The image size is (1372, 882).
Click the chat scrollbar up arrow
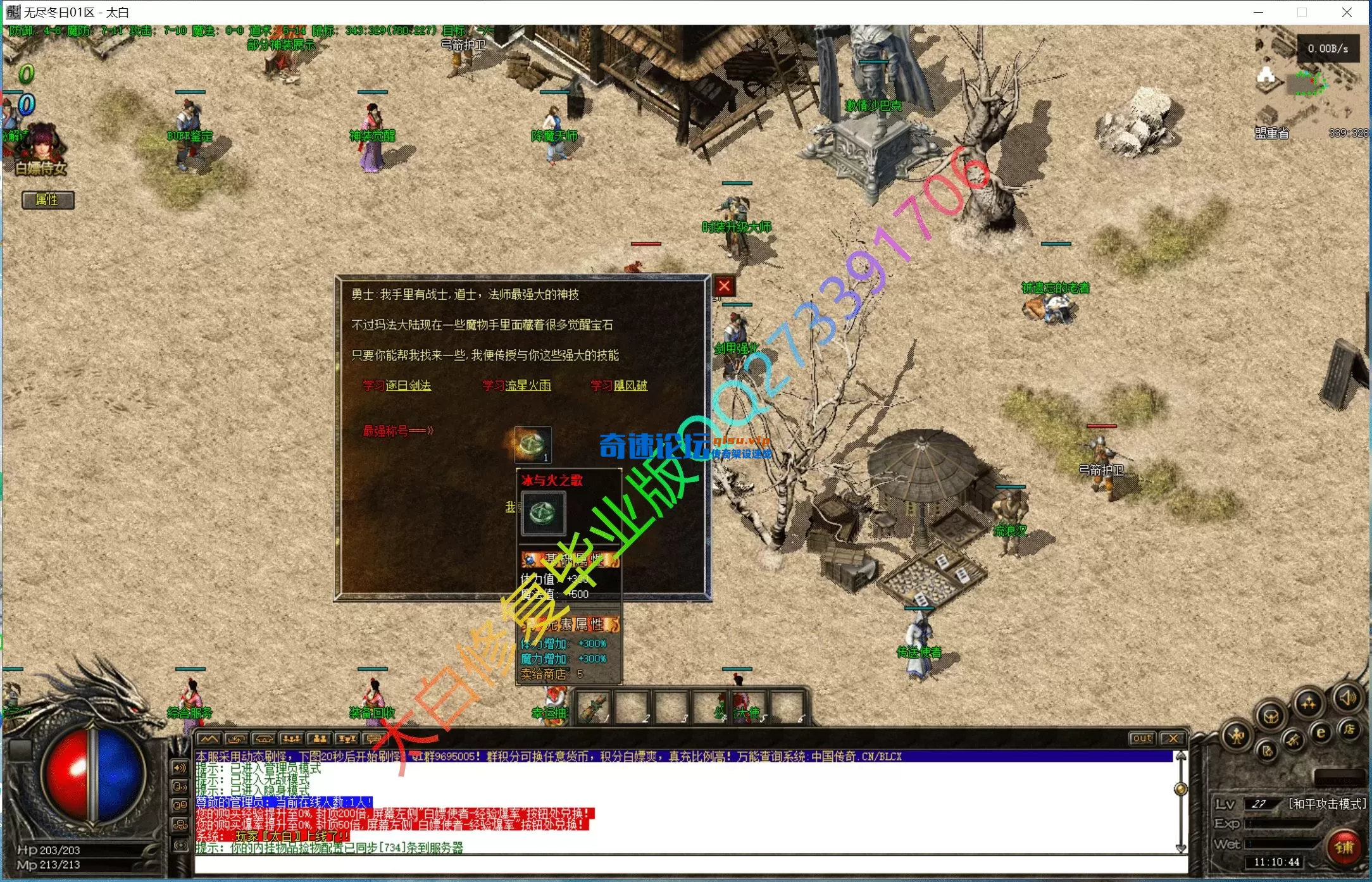point(1181,755)
